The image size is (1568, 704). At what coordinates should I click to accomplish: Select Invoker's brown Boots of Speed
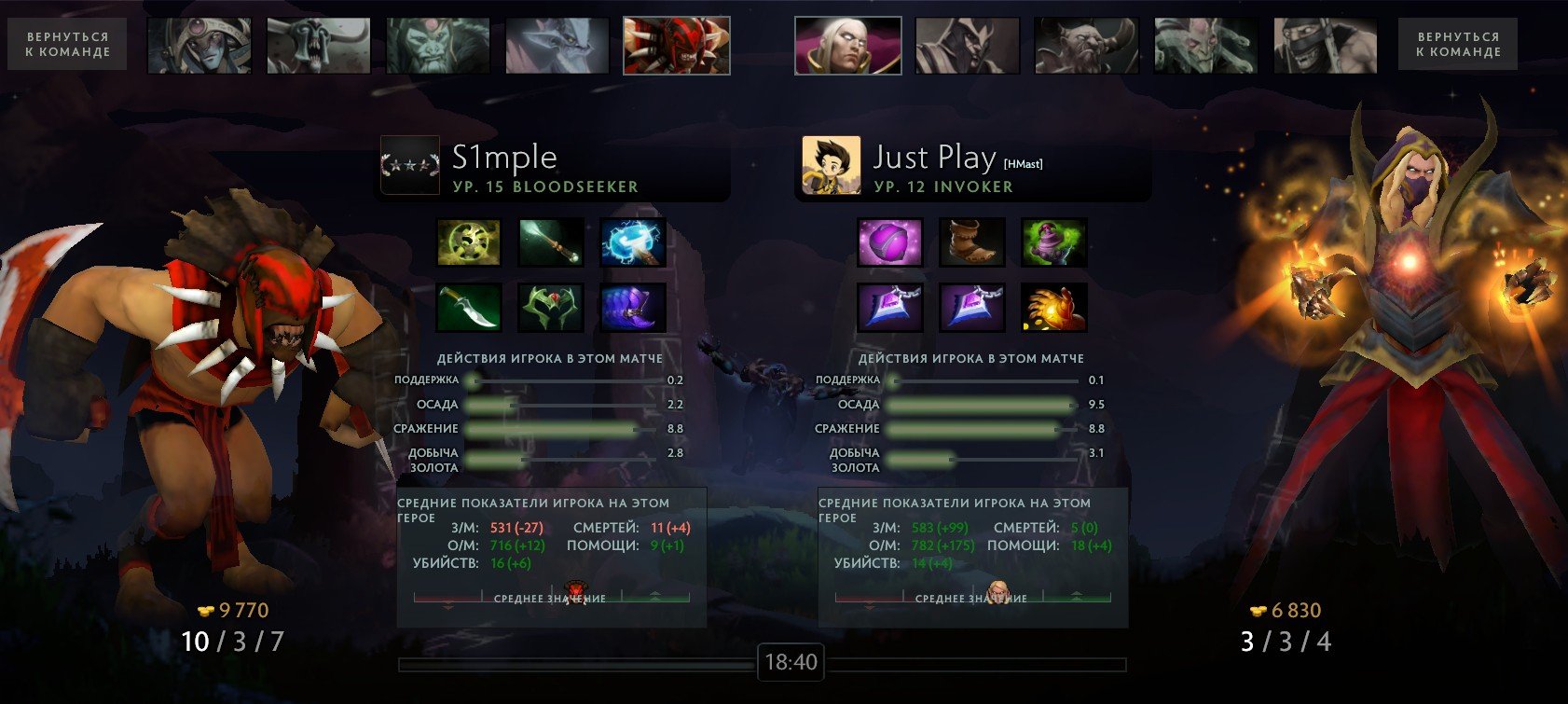tap(972, 242)
